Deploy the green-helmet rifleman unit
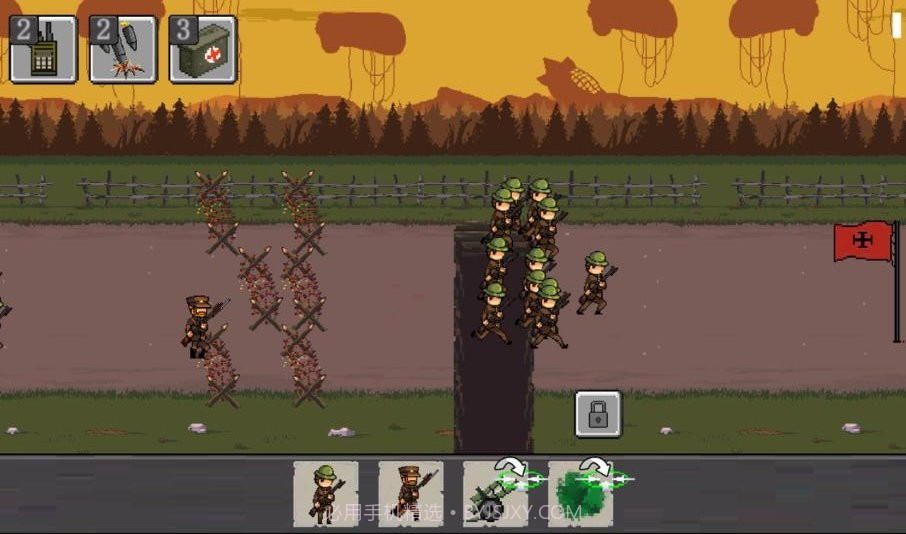Viewport: 906px width, 534px height. (326, 493)
